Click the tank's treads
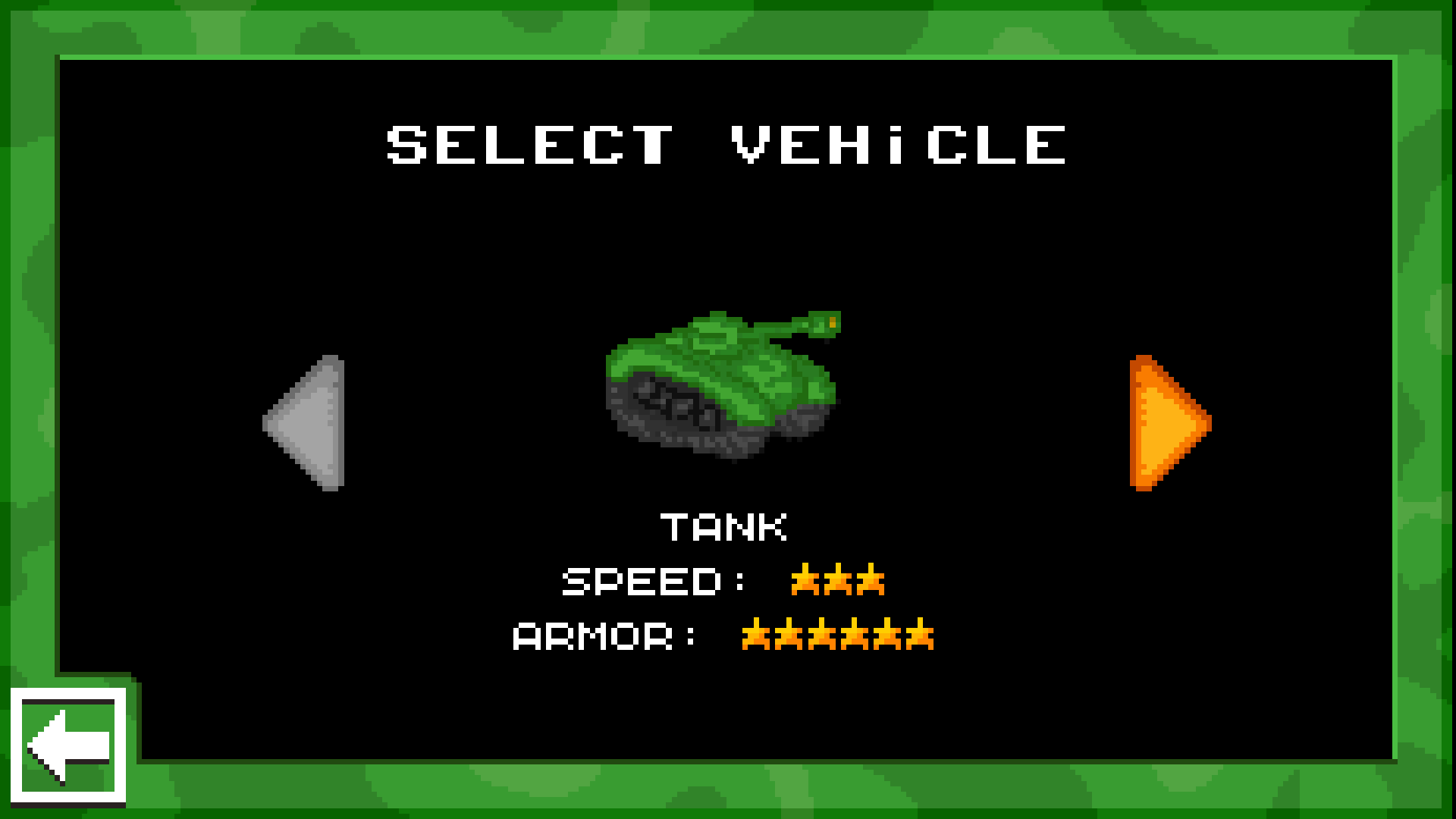The image size is (1456, 819). point(675,421)
